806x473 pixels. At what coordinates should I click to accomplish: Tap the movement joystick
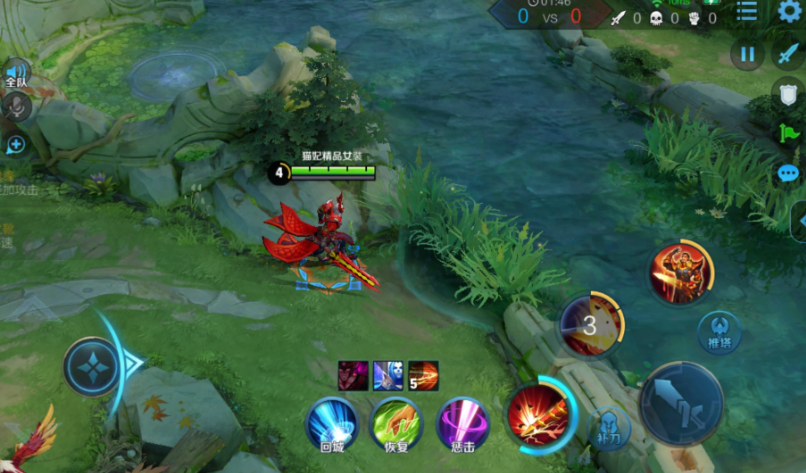point(93,365)
